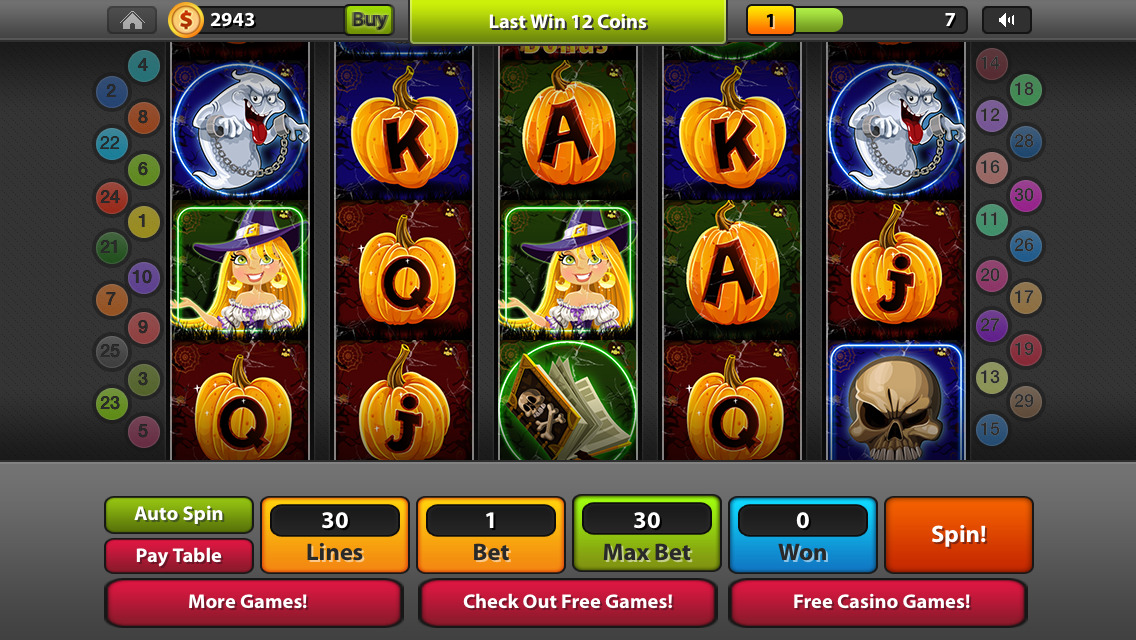Set the Max Bet
Image resolution: width=1136 pixels, height=640 pixels.
[647, 535]
